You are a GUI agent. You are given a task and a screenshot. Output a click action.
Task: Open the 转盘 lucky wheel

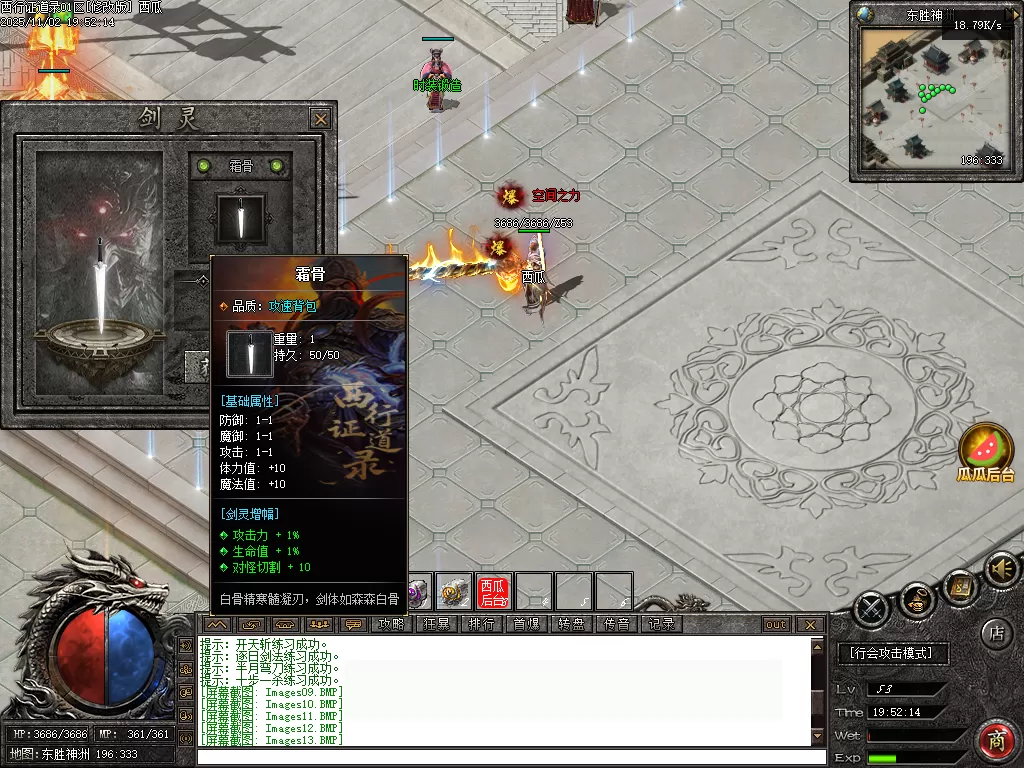pyautogui.click(x=572, y=624)
